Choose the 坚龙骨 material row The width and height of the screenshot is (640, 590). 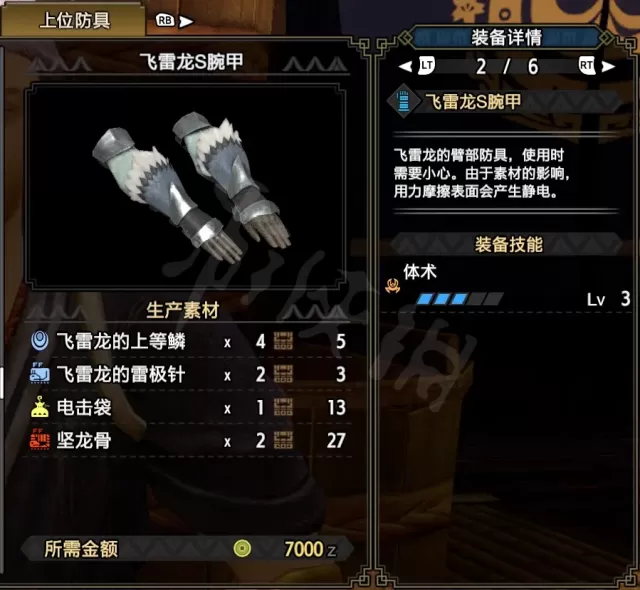click(x=190, y=441)
